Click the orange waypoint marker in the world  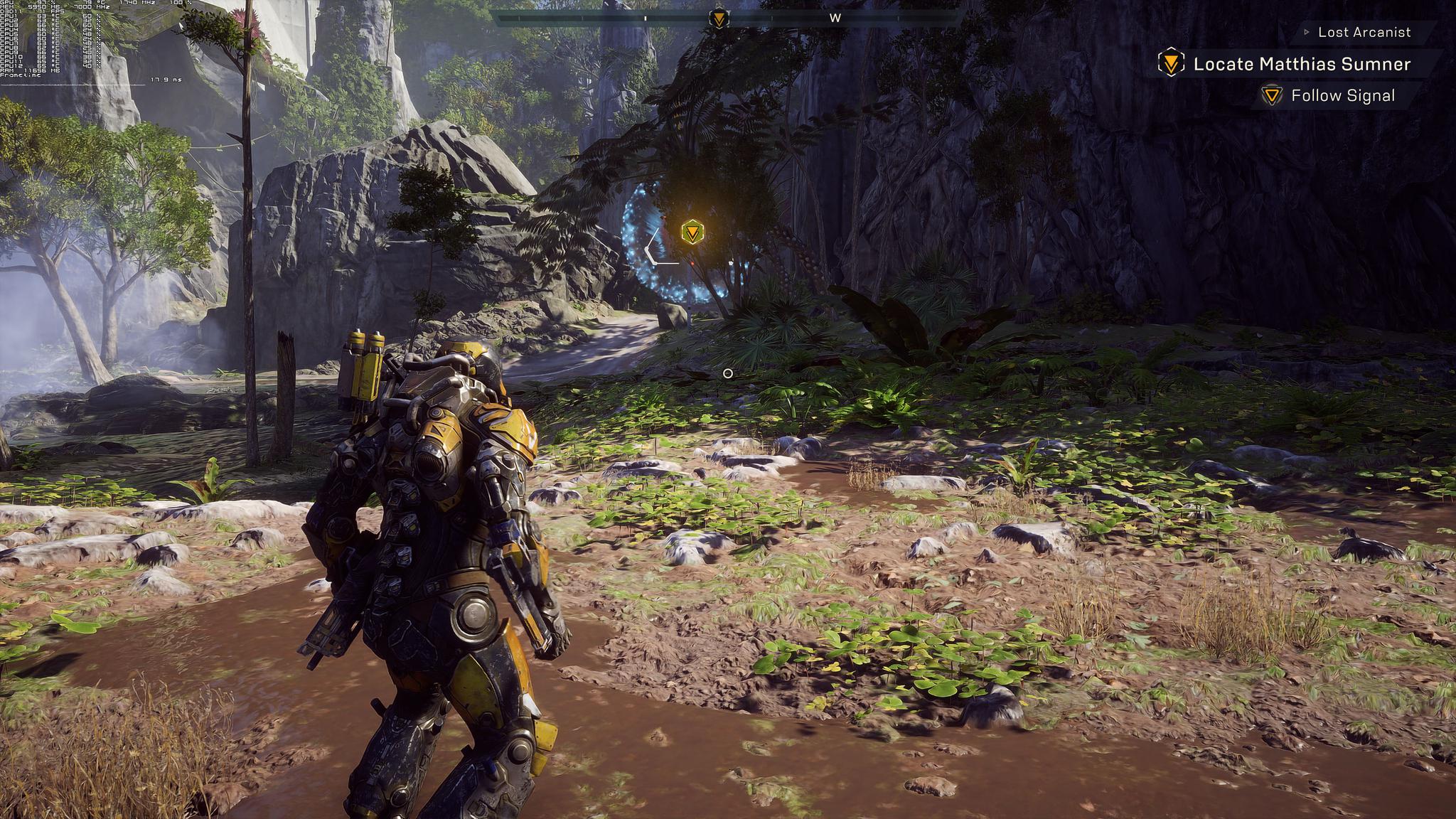point(692,232)
